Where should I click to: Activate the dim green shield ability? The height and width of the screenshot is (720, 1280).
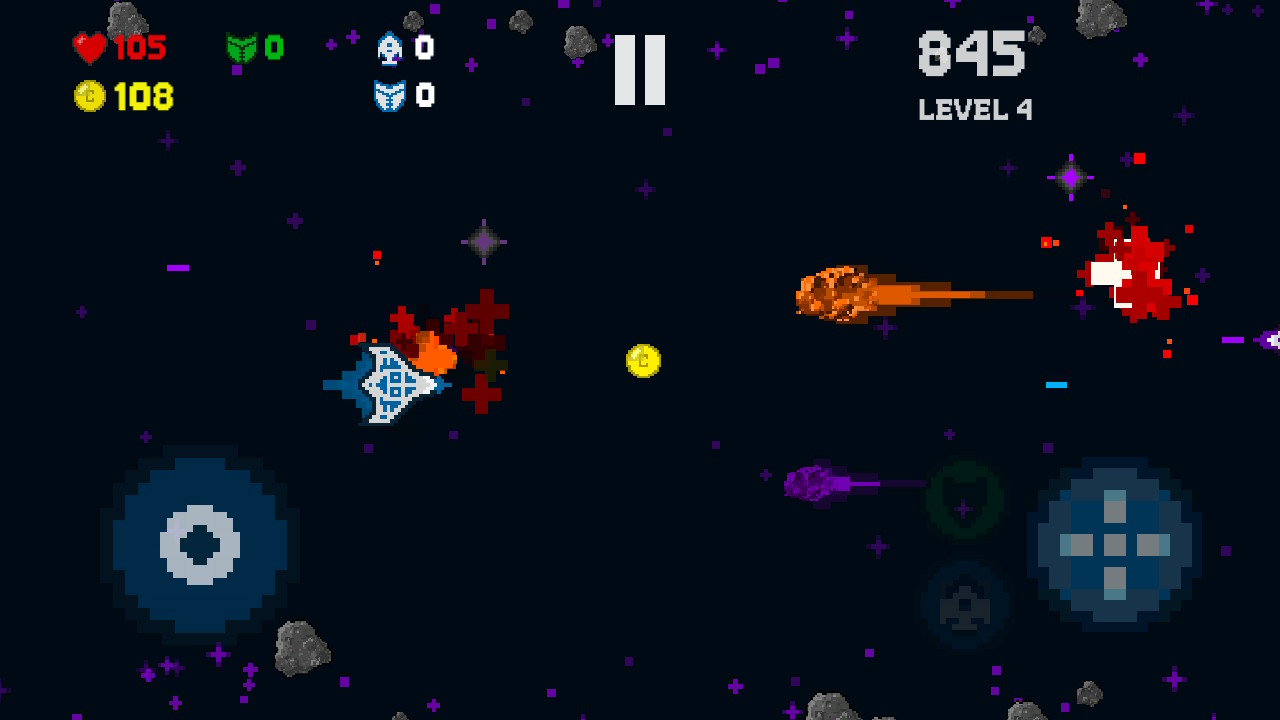click(965, 499)
